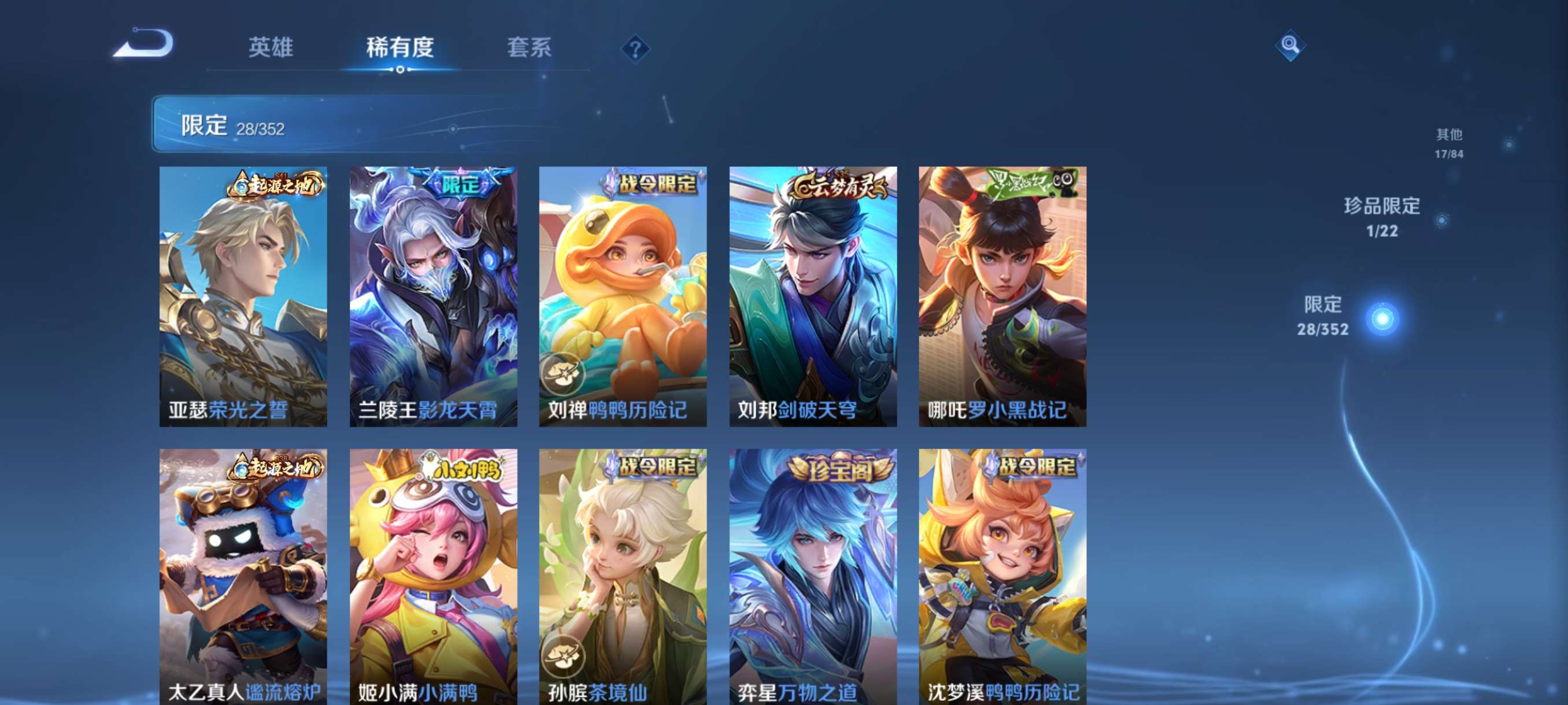
Task: Choose the 兰陵王 影龙天霄 skin
Action: (434, 296)
